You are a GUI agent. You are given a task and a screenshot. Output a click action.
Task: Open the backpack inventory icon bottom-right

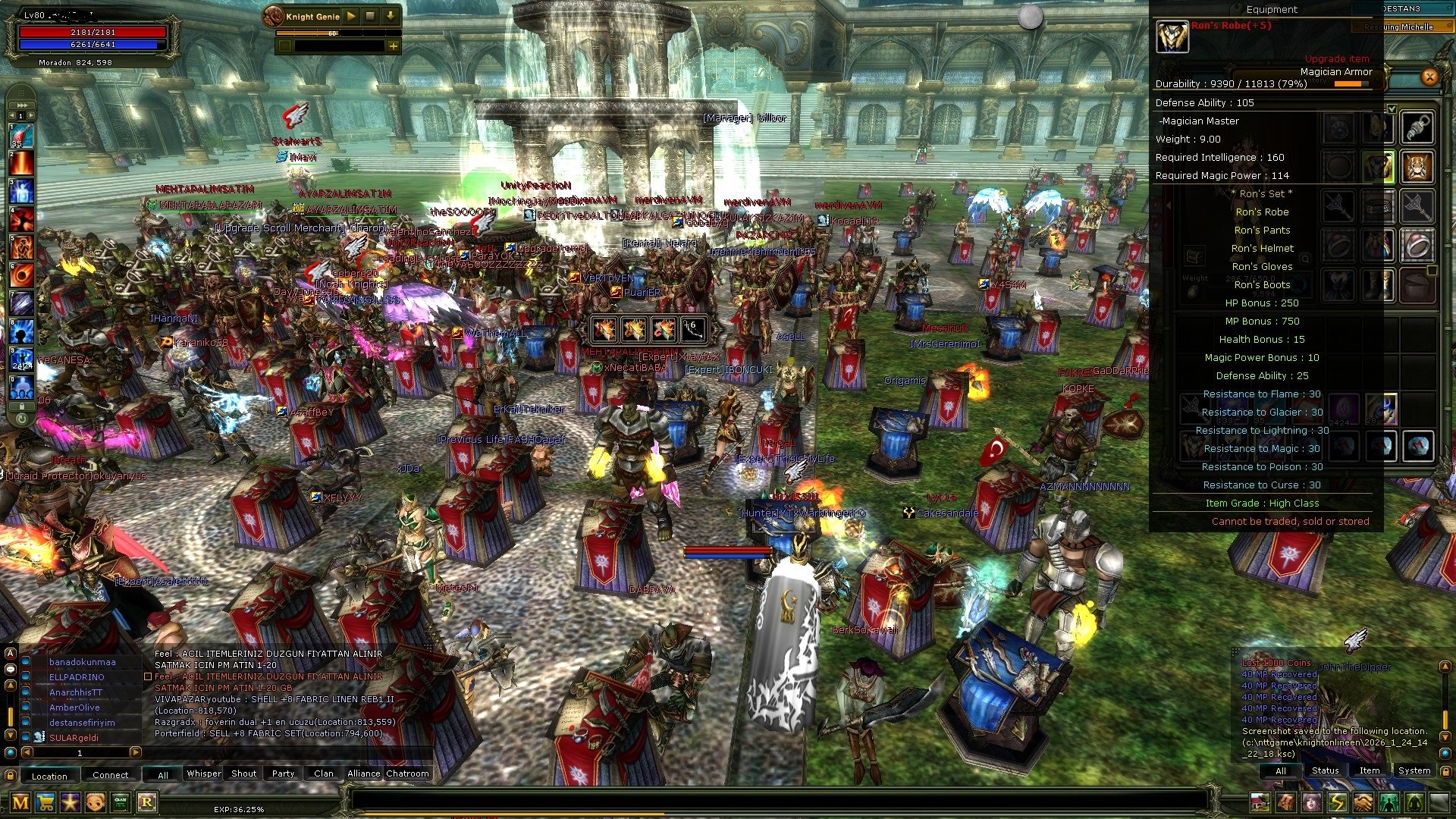coord(1285,802)
